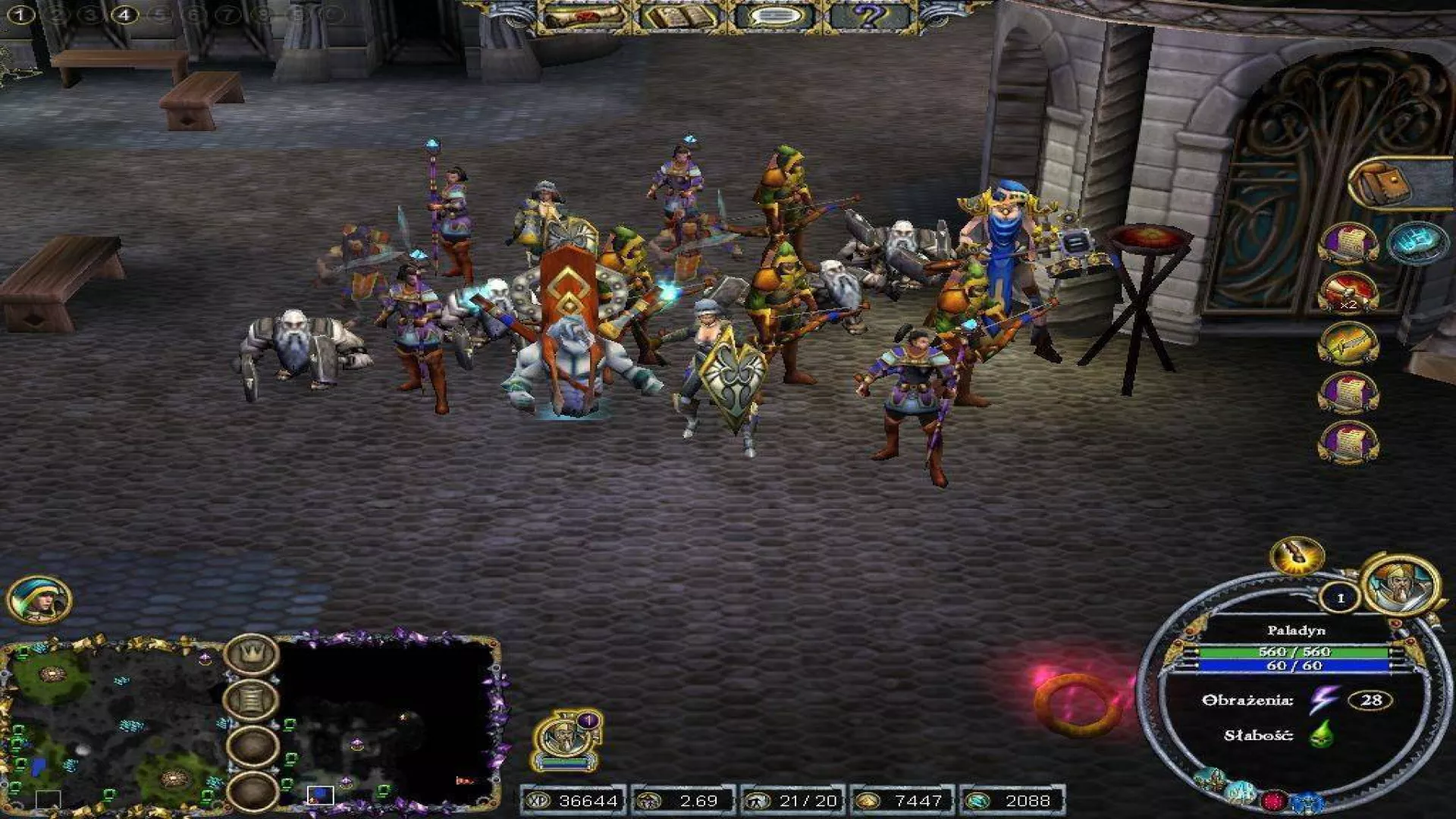Screen dimensions: 1456x819
Task: Open the chat speech bubble button
Action: tap(772, 17)
